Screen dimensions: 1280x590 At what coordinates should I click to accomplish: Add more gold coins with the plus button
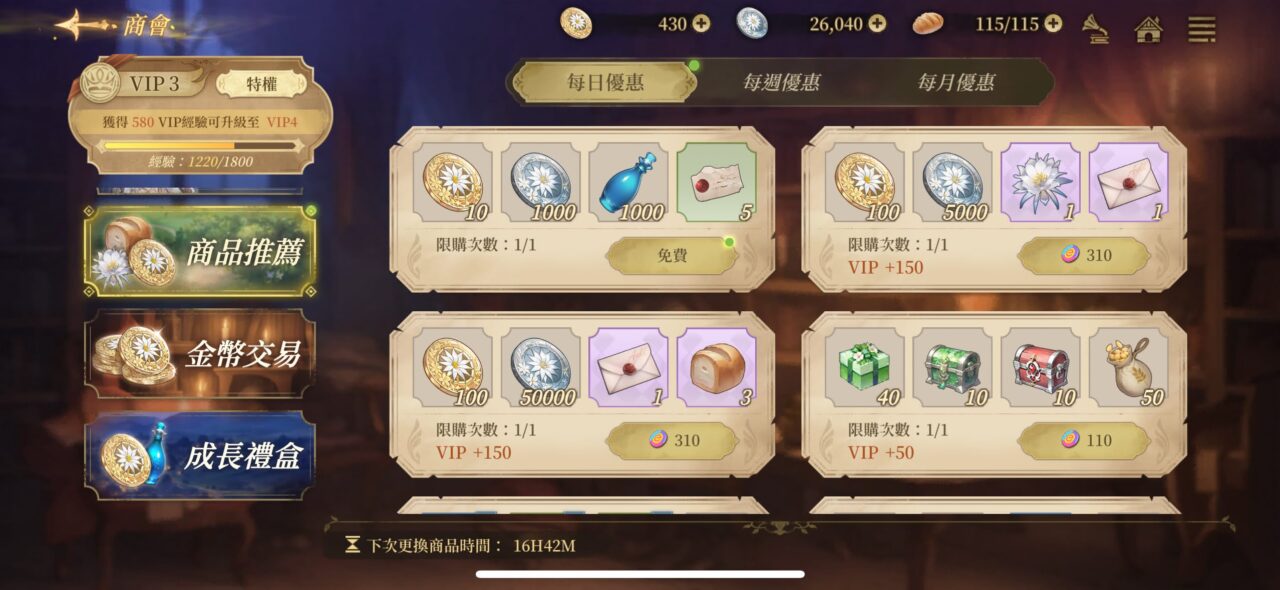(701, 24)
